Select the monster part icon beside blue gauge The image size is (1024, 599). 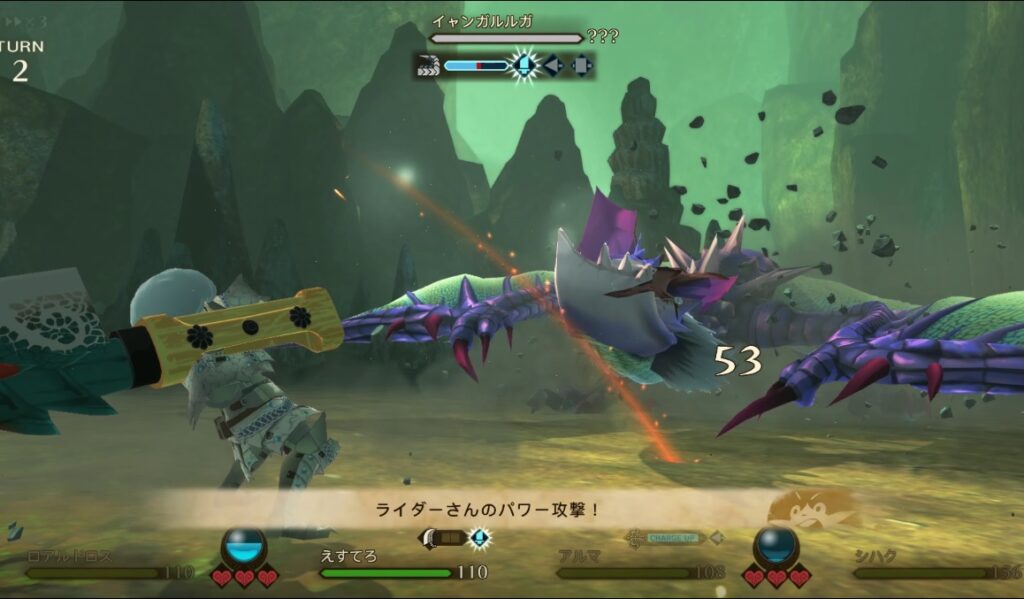429,66
